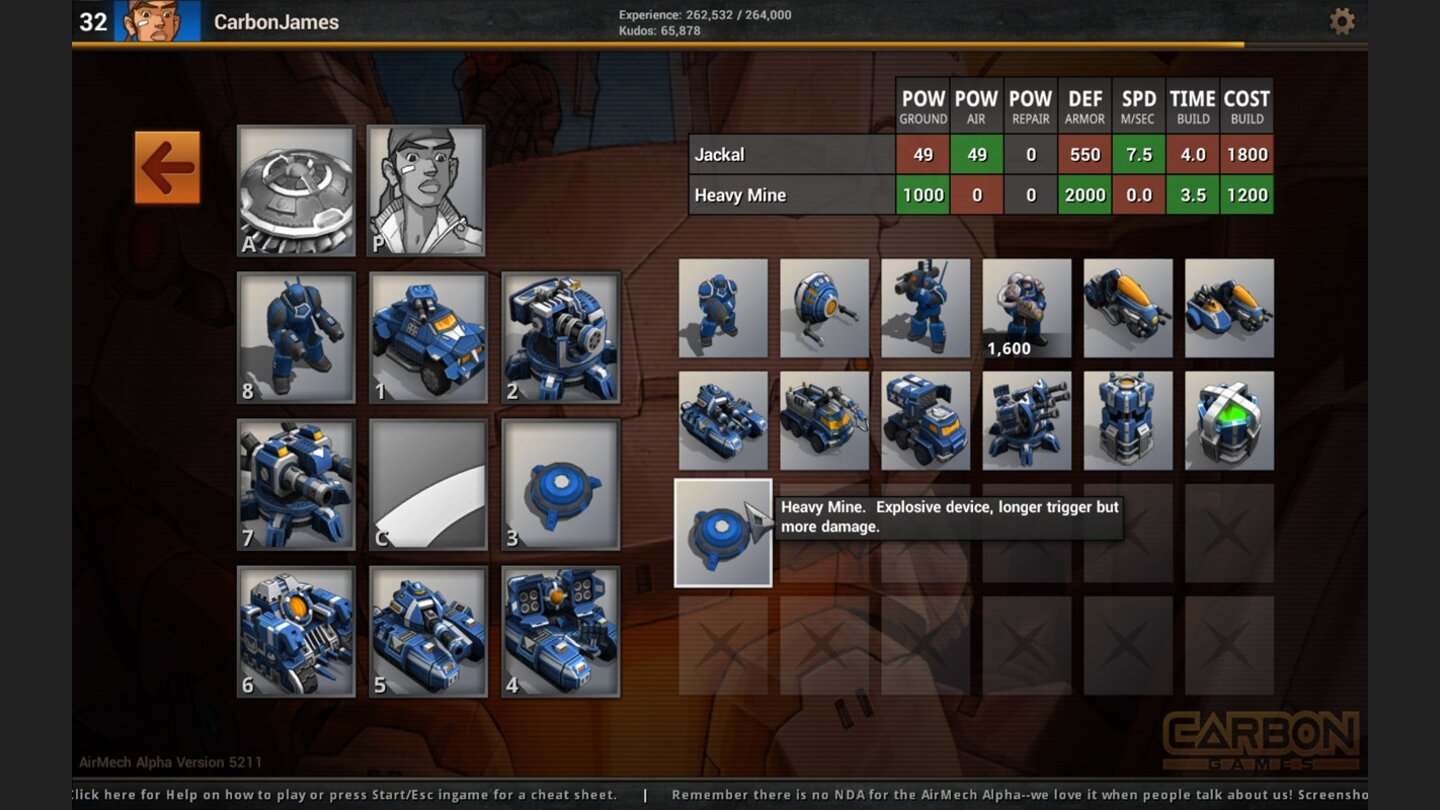The width and height of the screenshot is (1440, 810).
Task: Select the mech unit in slot 8
Action: coord(297,337)
